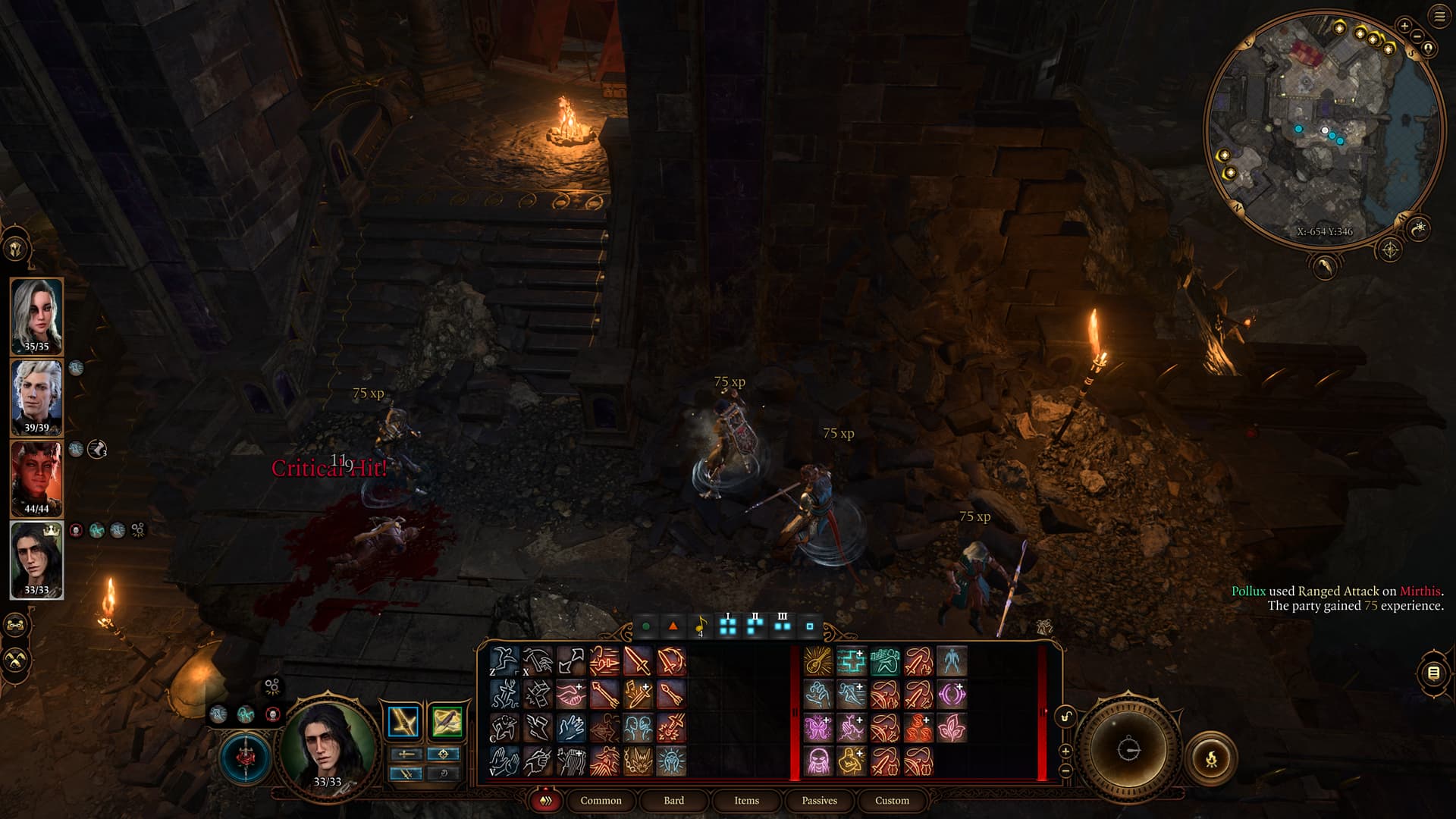Switch to the Common hotbar tab
The width and height of the screenshot is (1456, 819).
601,800
